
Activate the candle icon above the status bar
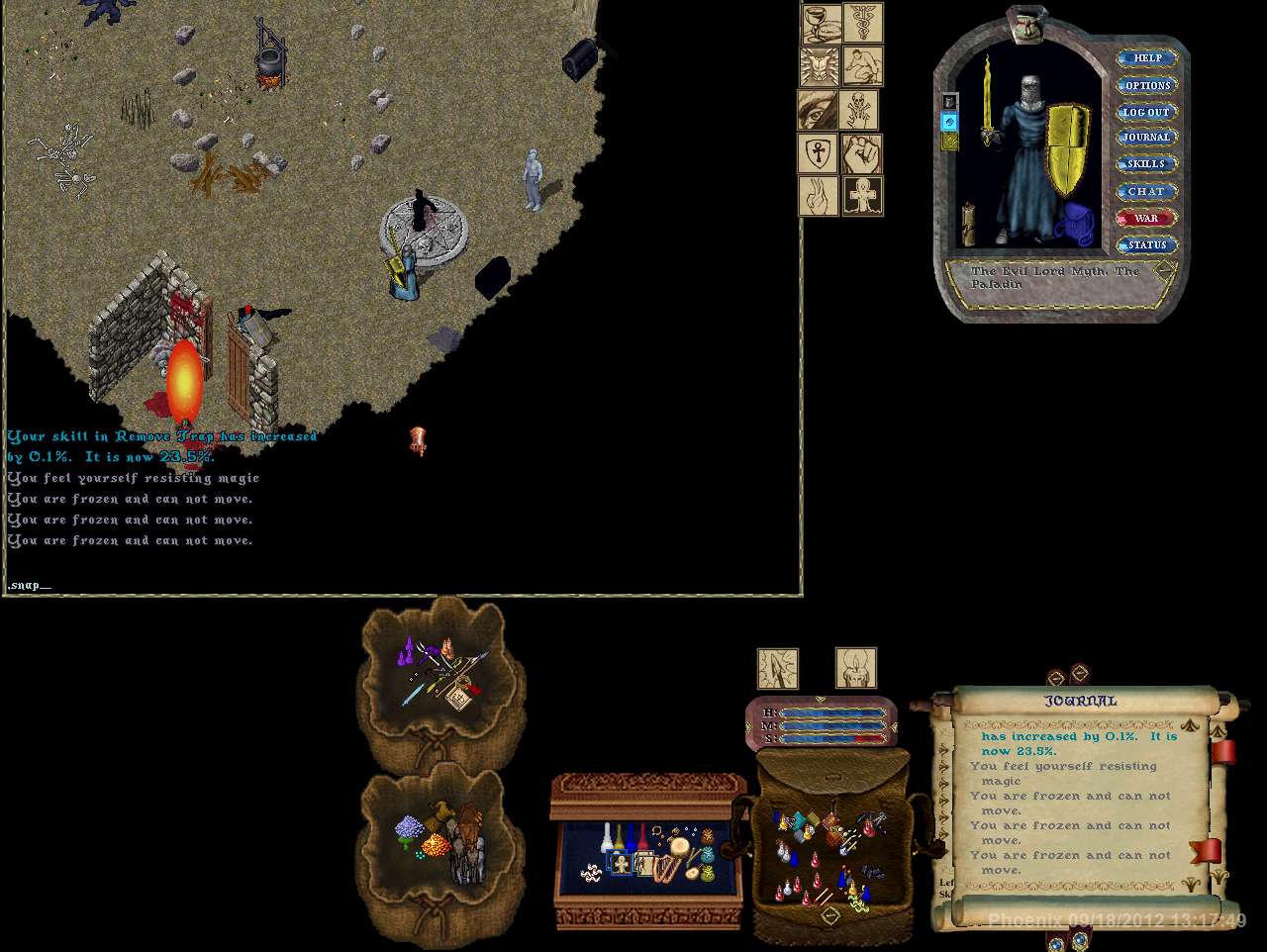coord(855,669)
